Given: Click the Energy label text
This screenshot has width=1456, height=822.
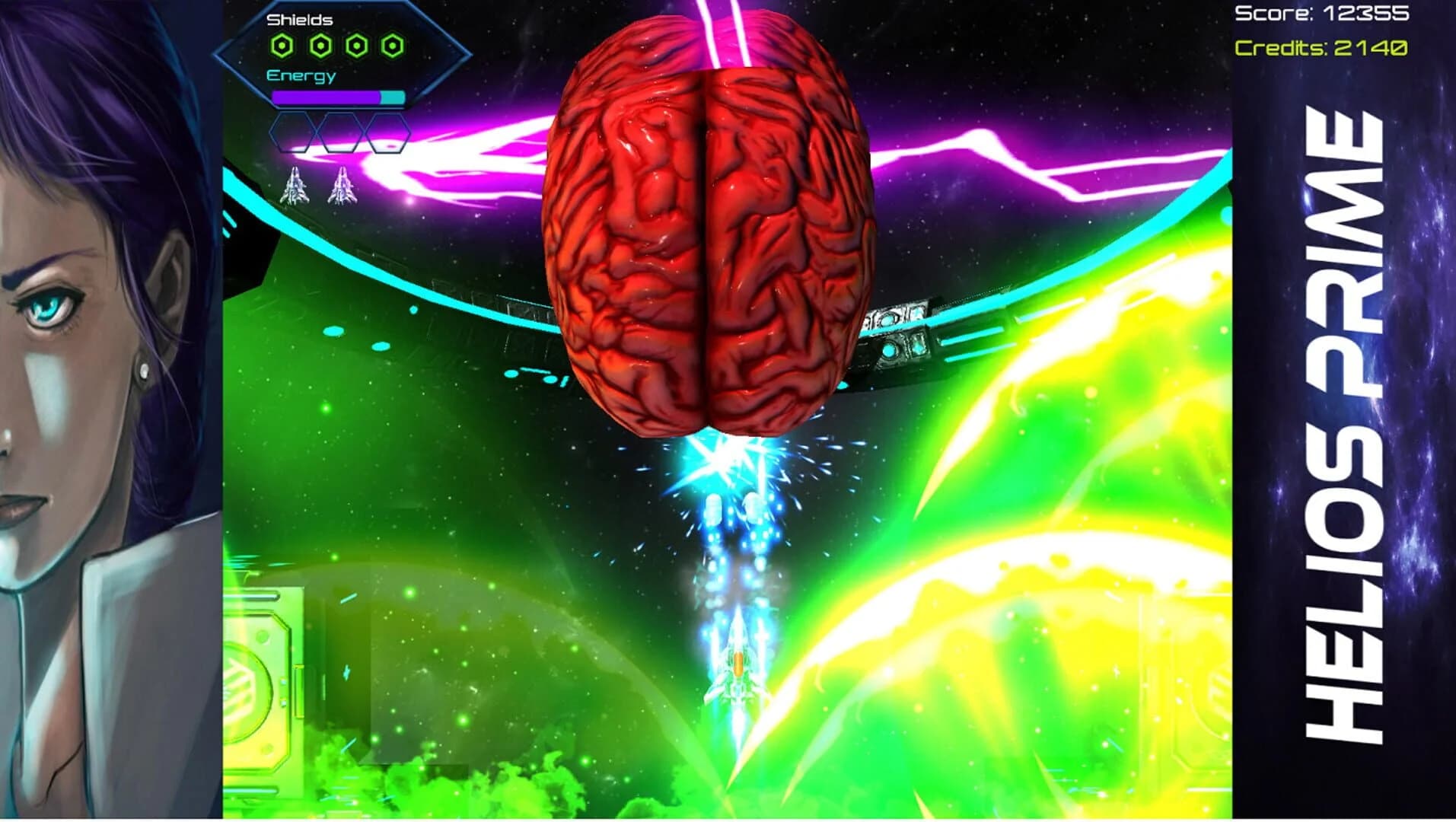Looking at the screenshot, I should pyautogui.click(x=300, y=76).
